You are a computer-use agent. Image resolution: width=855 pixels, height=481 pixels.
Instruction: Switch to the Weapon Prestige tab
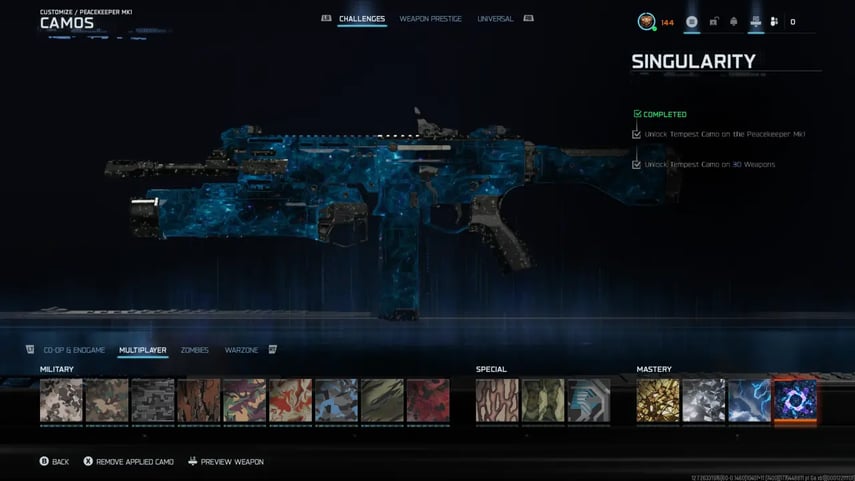click(x=430, y=19)
